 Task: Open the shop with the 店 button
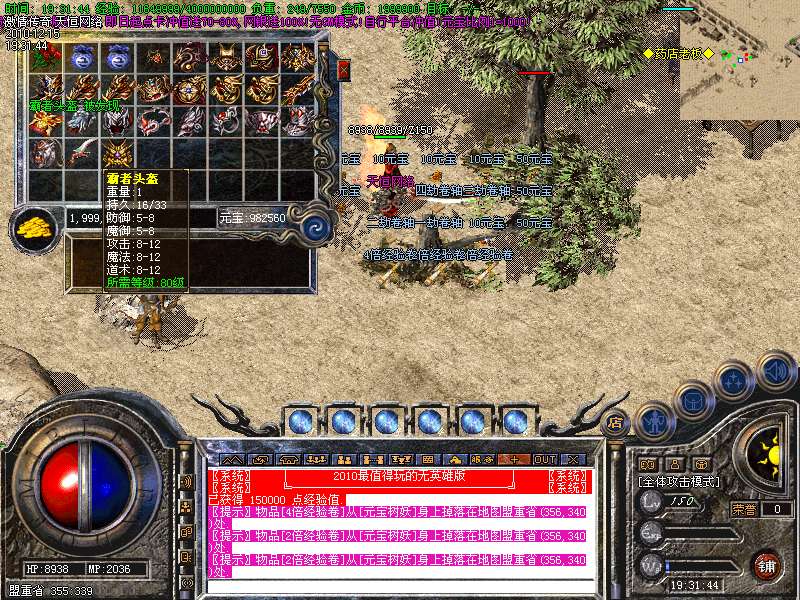coord(616,421)
